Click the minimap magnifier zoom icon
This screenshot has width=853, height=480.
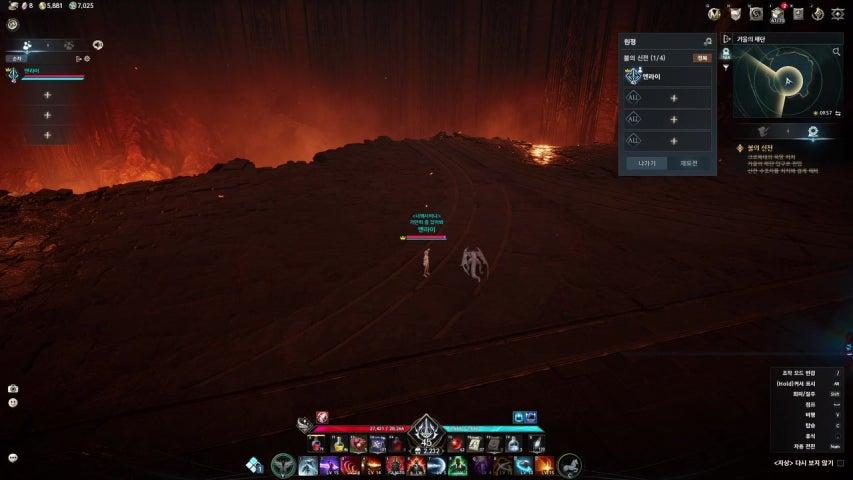(836, 51)
